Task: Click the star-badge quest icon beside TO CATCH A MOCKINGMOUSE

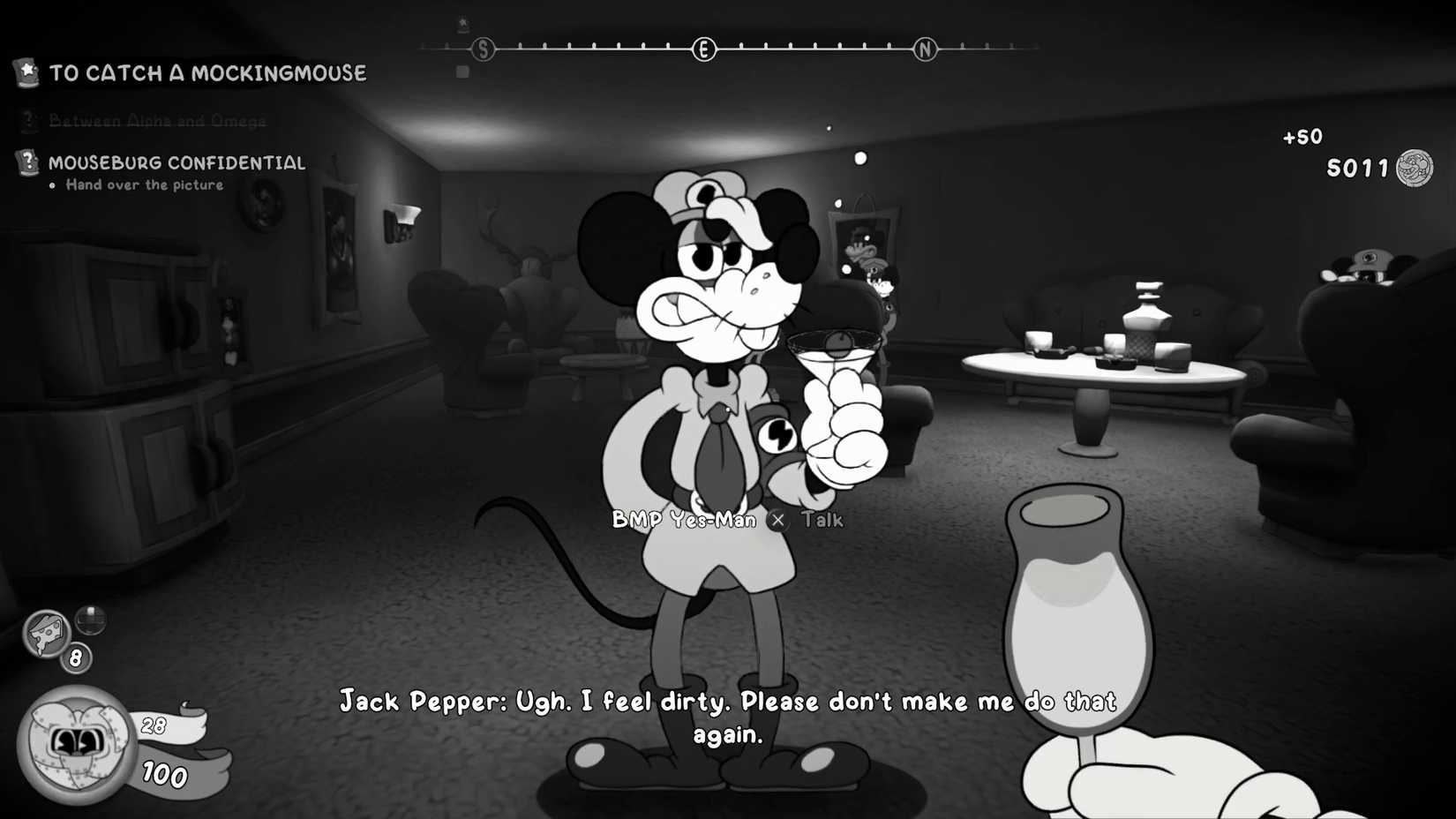Action: tap(26, 73)
